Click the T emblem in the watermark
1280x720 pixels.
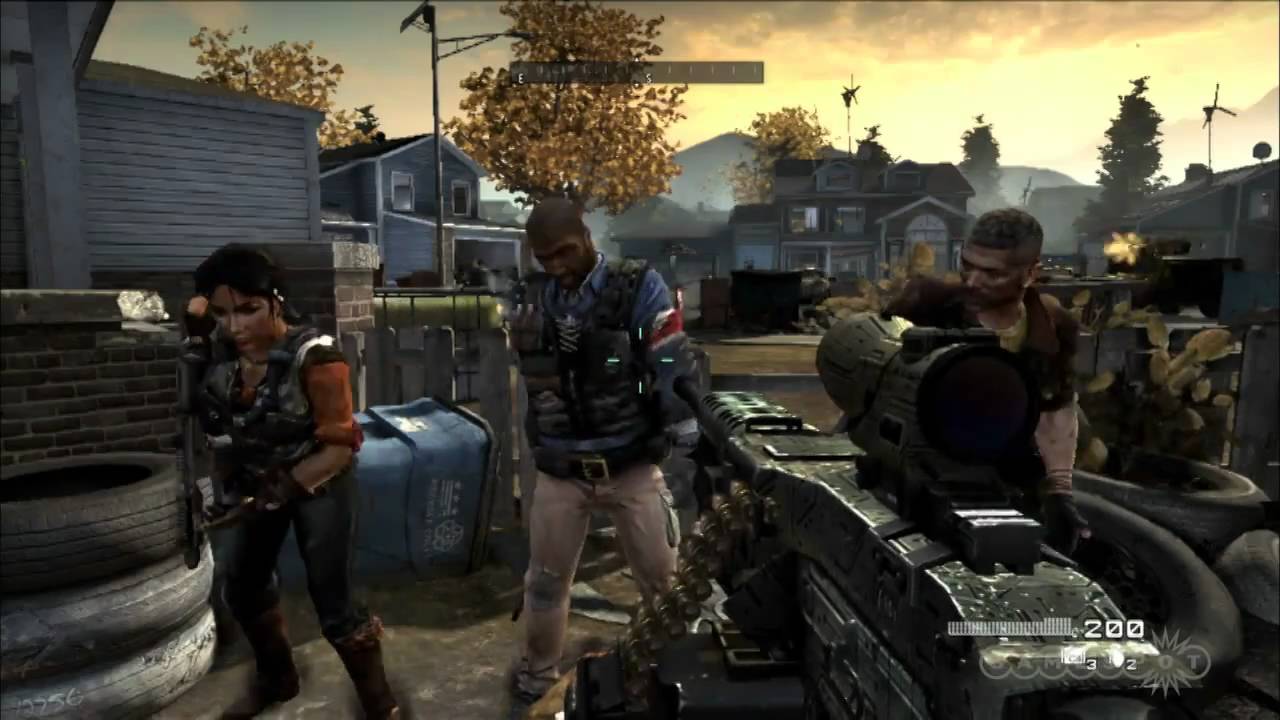1193,661
